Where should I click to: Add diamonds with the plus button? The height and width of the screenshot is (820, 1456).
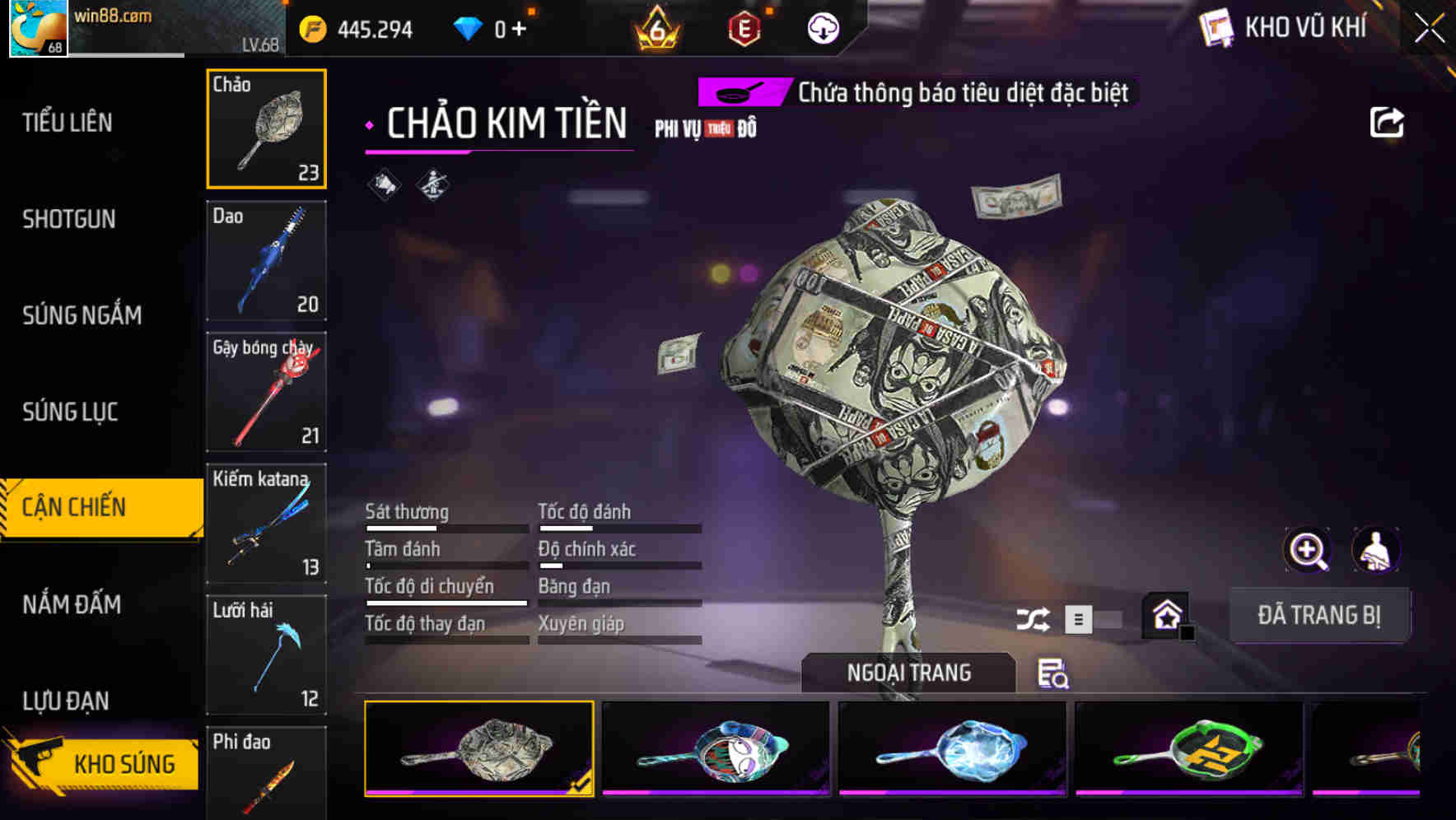click(519, 30)
